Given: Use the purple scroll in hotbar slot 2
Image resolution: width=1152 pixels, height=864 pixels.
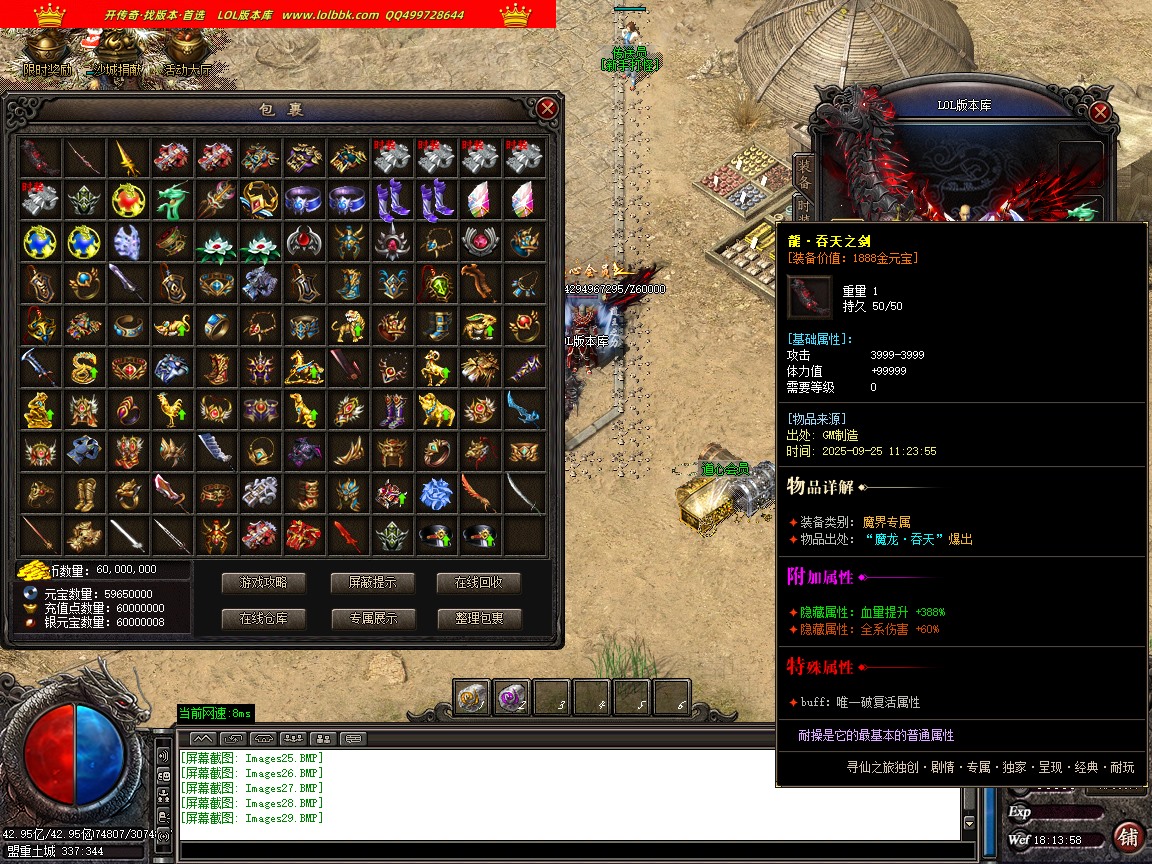Looking at the screenshot, I should 511,697.
